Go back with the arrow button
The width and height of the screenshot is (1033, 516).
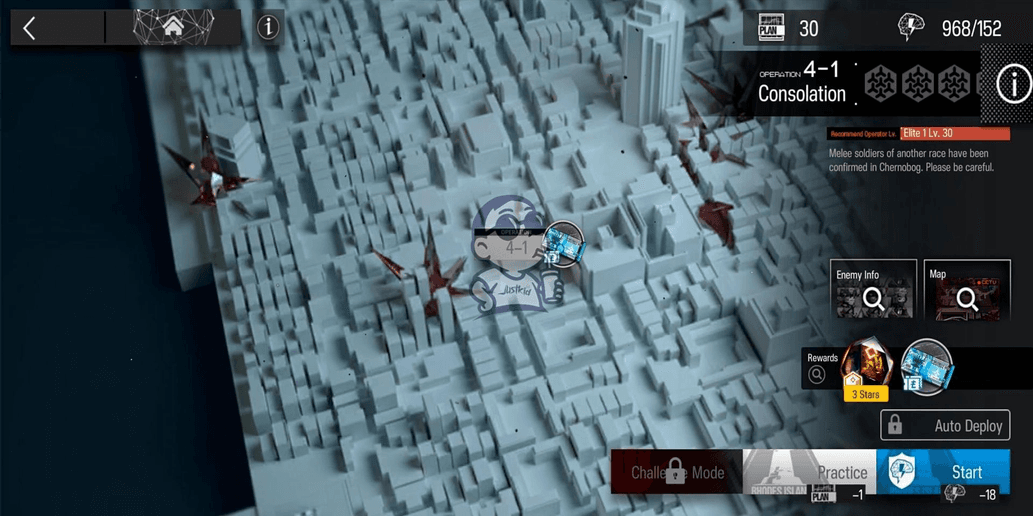[30, 28]
